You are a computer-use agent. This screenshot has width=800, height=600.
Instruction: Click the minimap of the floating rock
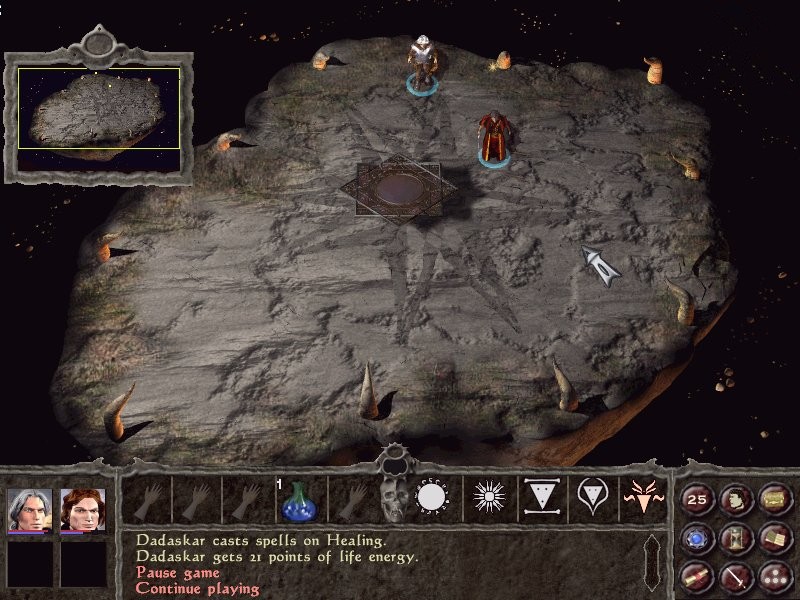point(98,109)
